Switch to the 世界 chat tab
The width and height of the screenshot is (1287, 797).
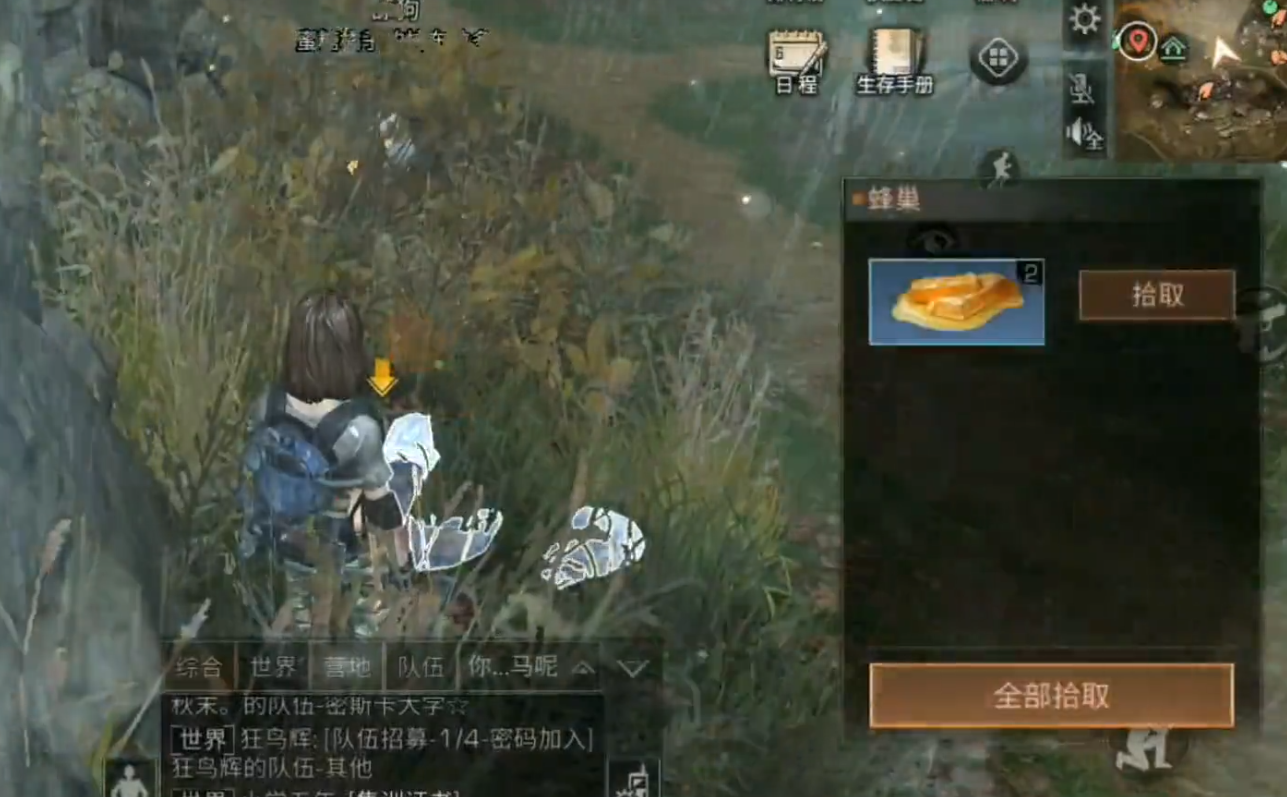click(273, 667)
